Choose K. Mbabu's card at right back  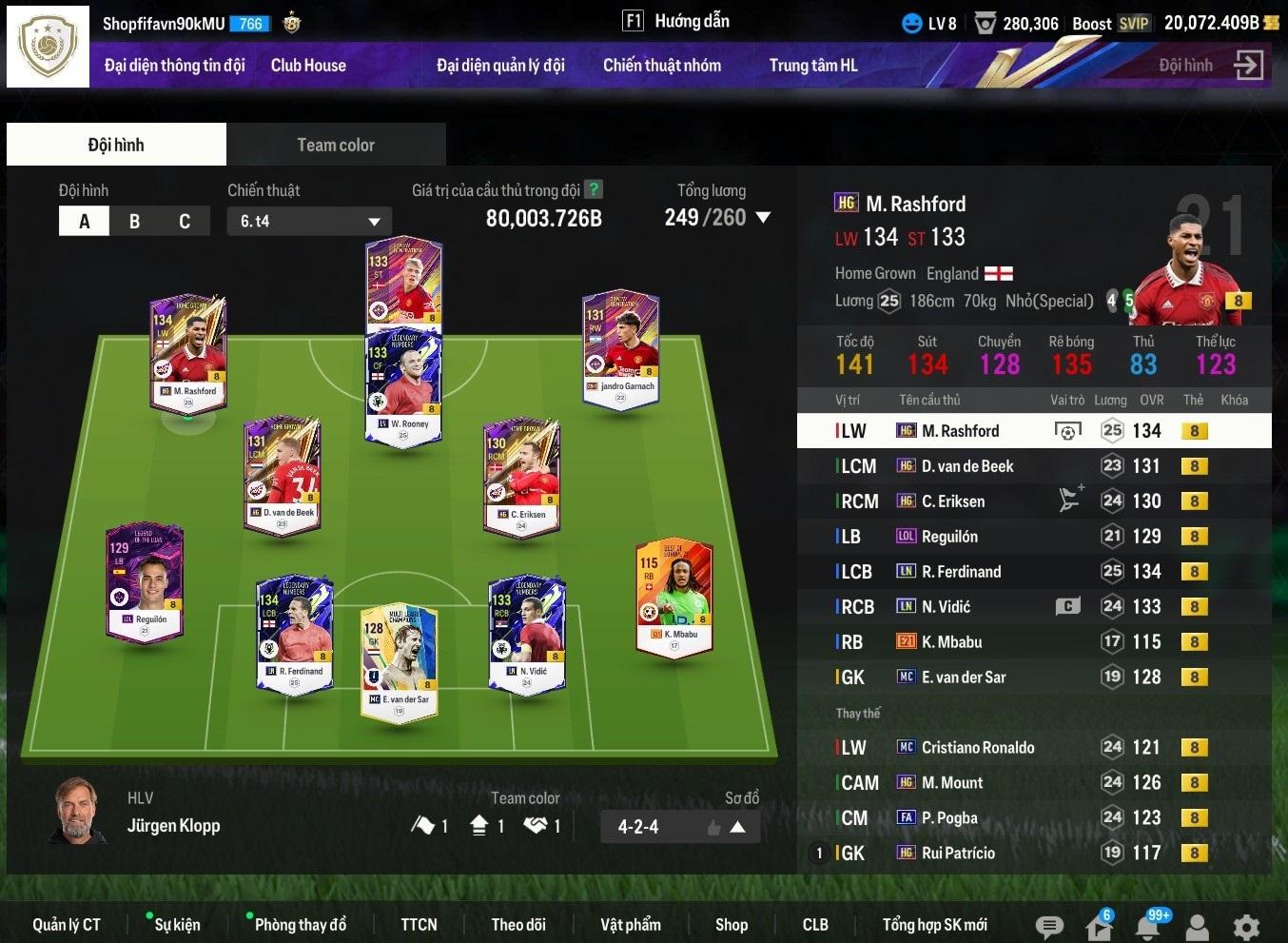(673, 598)
